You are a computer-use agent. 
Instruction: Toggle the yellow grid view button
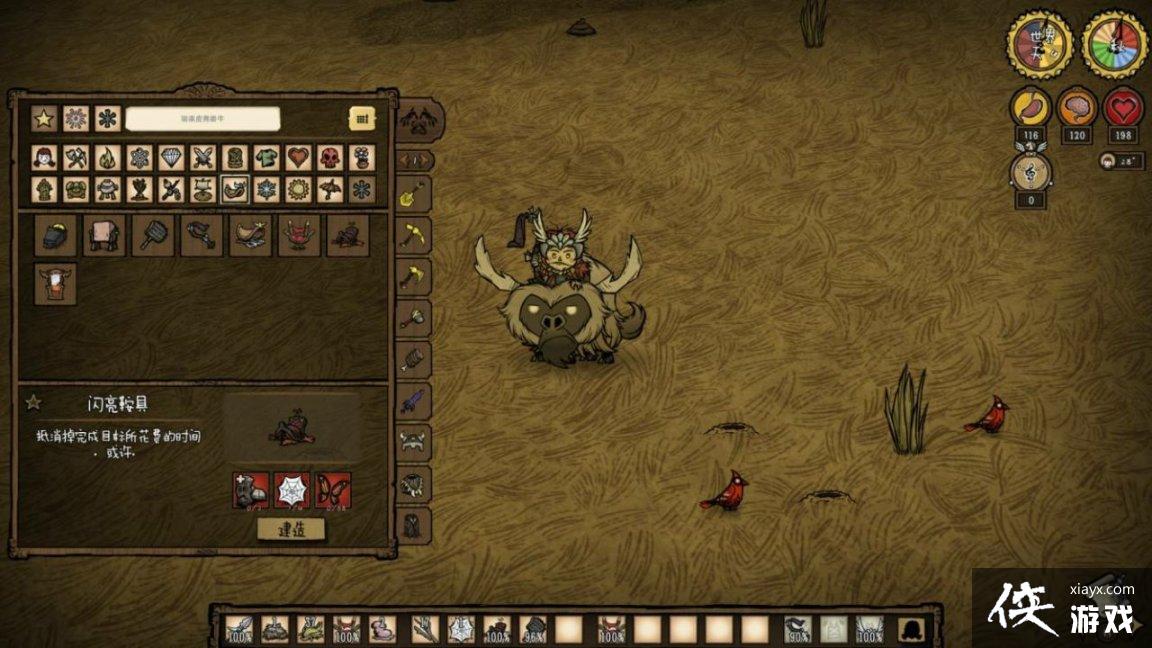[362, 118]
